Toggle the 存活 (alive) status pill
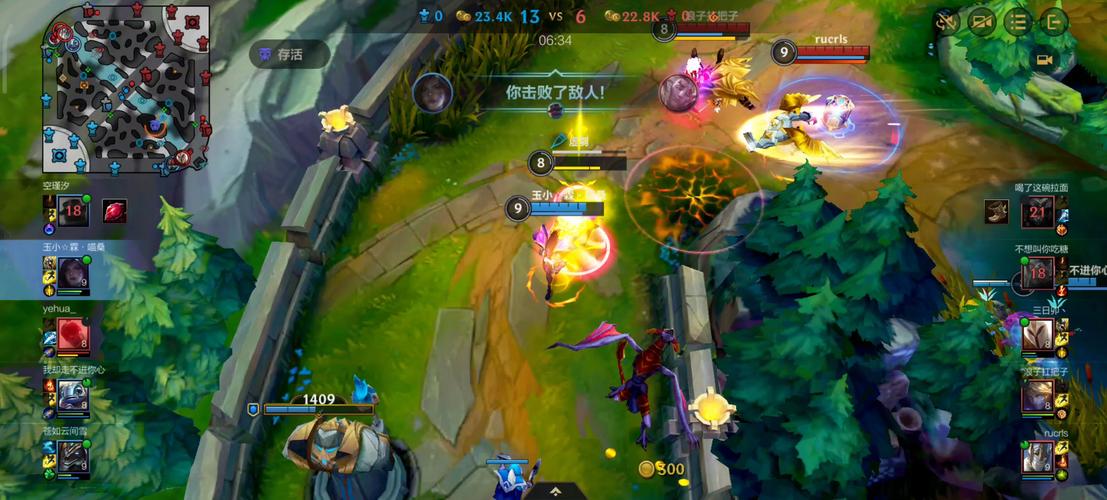This screenshot has height=500, width=1107. [289, 55]
